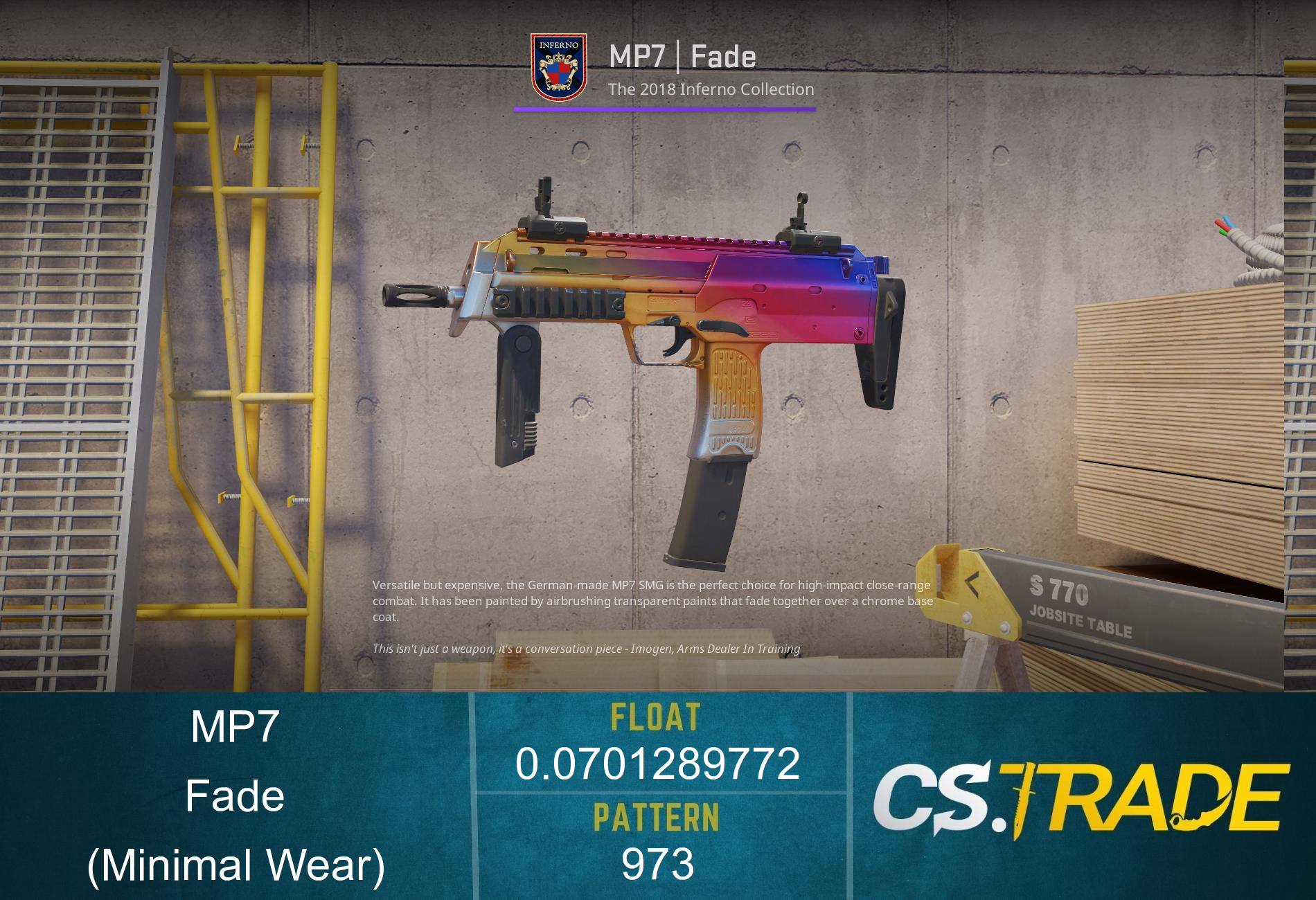Expand the 2018 Inferno Collection entry
Viewport: 1316px width, 900px height.
click(x=711, y=89)
